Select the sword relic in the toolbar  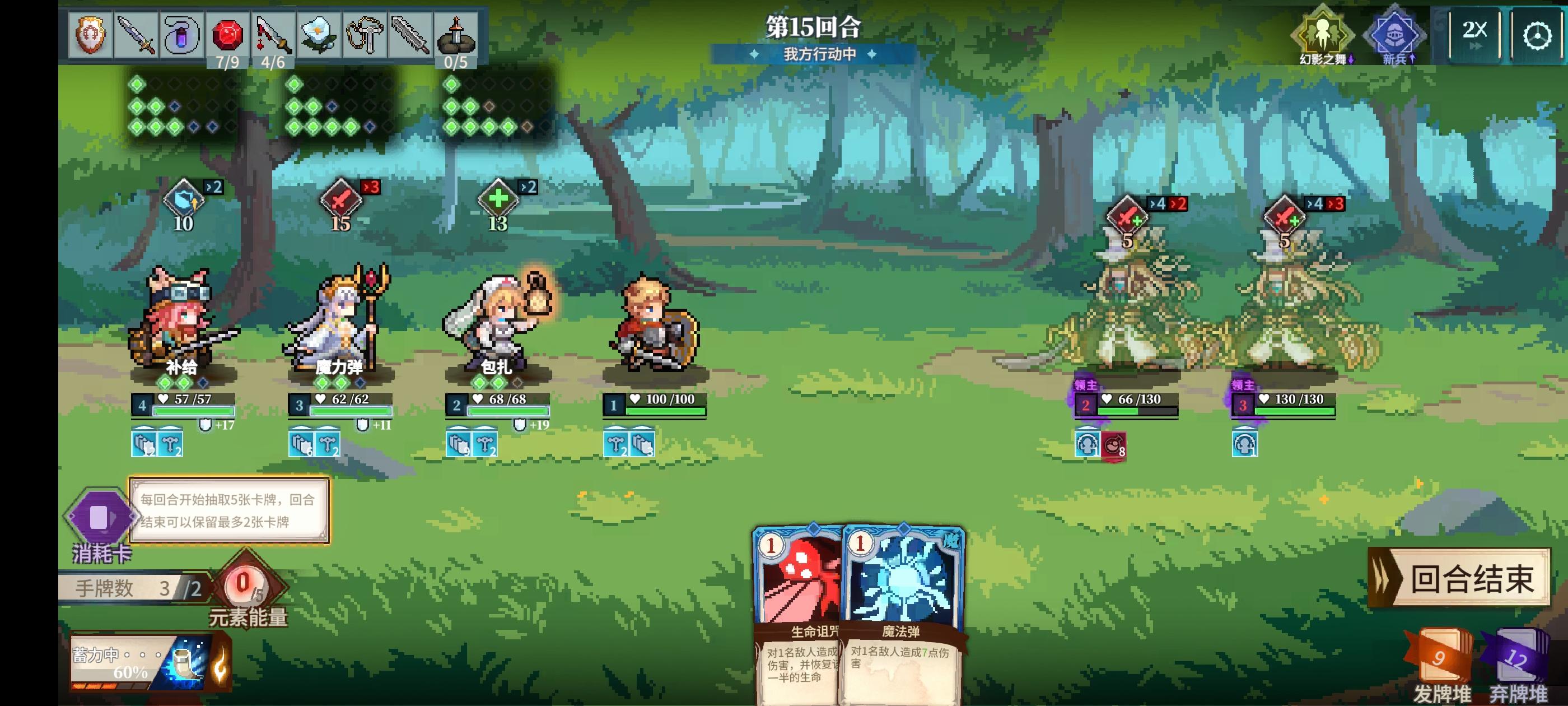(x=136, y=34)
